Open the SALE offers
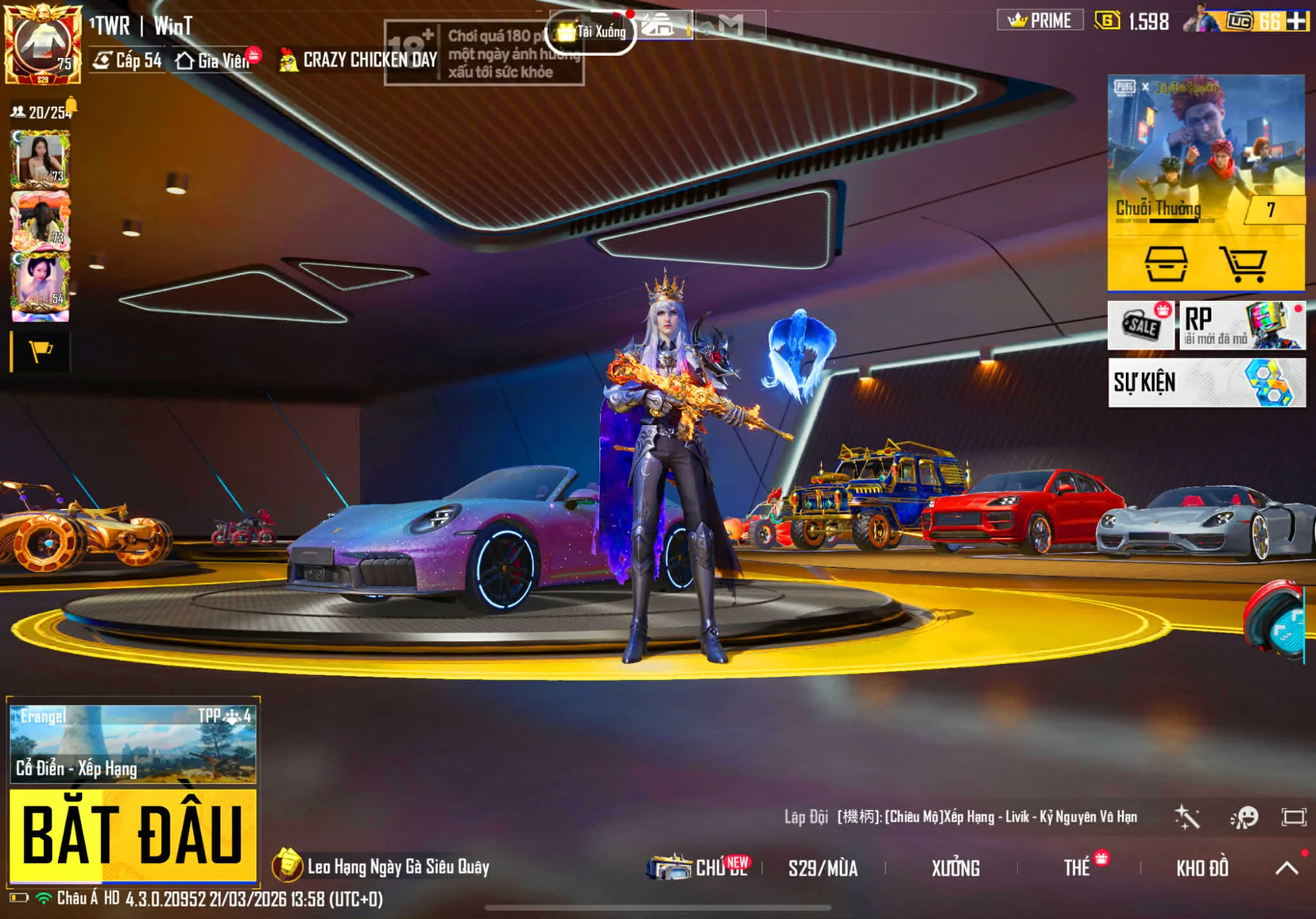The image size is (1316, 919). (1140, 325)
